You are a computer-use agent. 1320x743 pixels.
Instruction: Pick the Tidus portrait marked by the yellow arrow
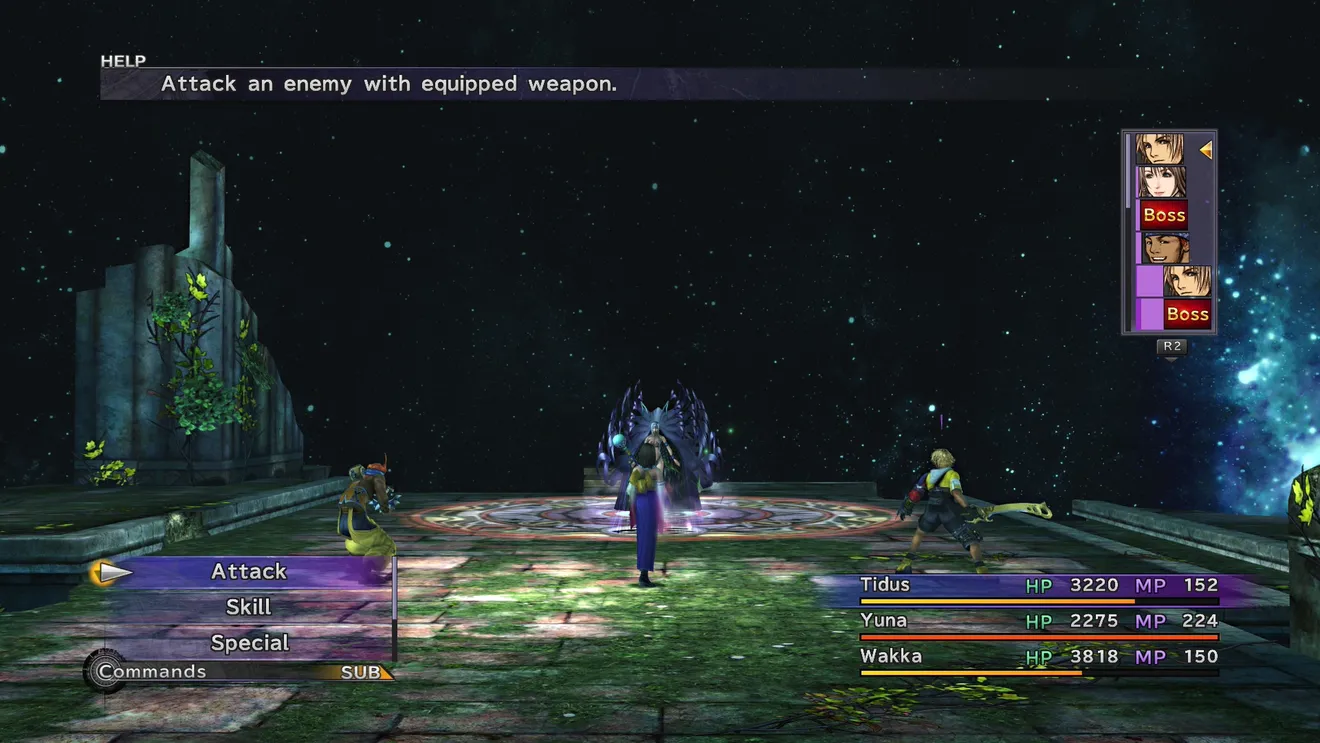pyautogui.click(x=1161, y=150)
